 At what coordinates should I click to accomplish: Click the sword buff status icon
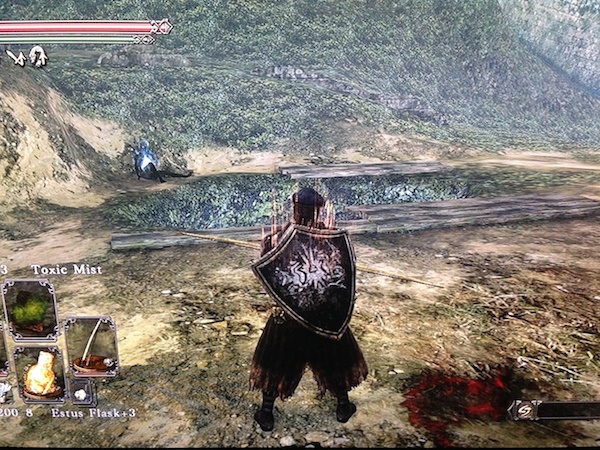15,57
